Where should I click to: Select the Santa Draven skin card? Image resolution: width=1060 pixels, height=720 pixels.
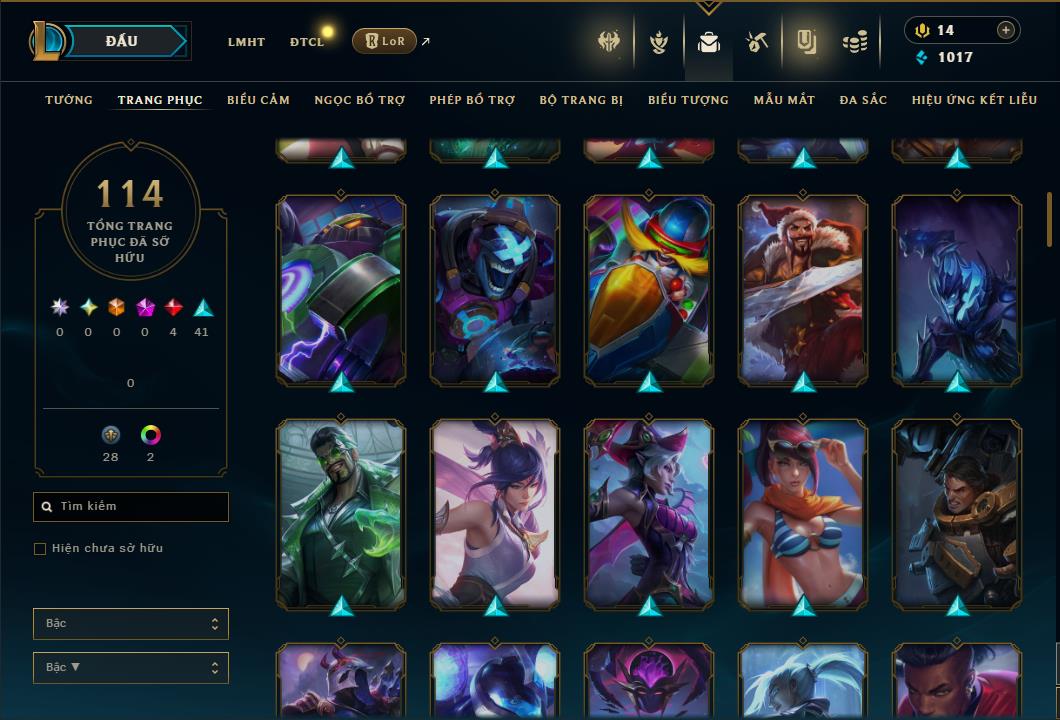click(x=803, y=289)
